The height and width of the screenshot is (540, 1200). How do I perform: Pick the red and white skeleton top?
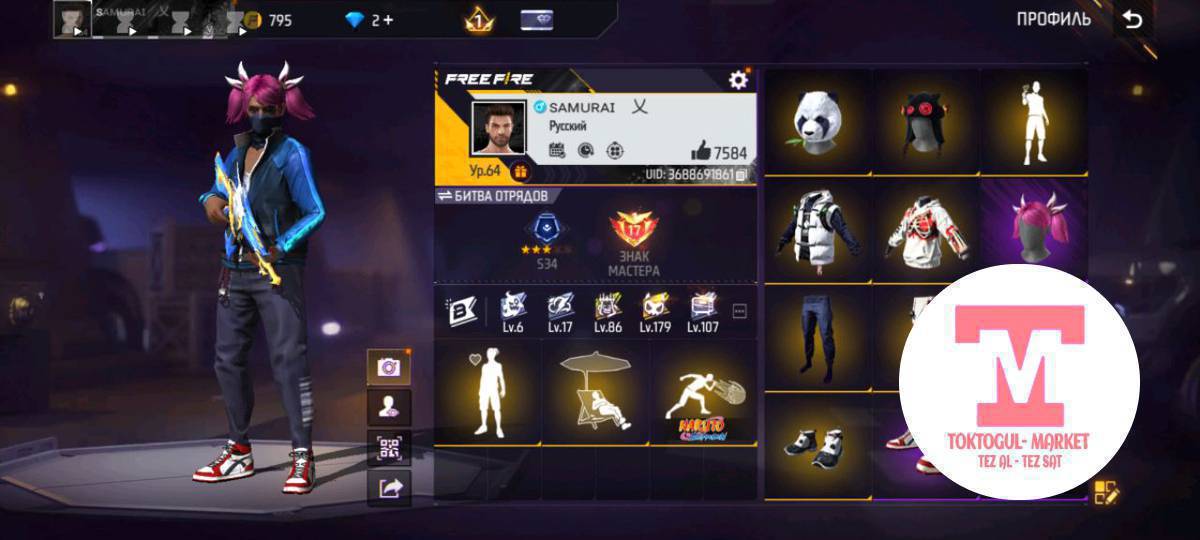(x=924, y=228)
